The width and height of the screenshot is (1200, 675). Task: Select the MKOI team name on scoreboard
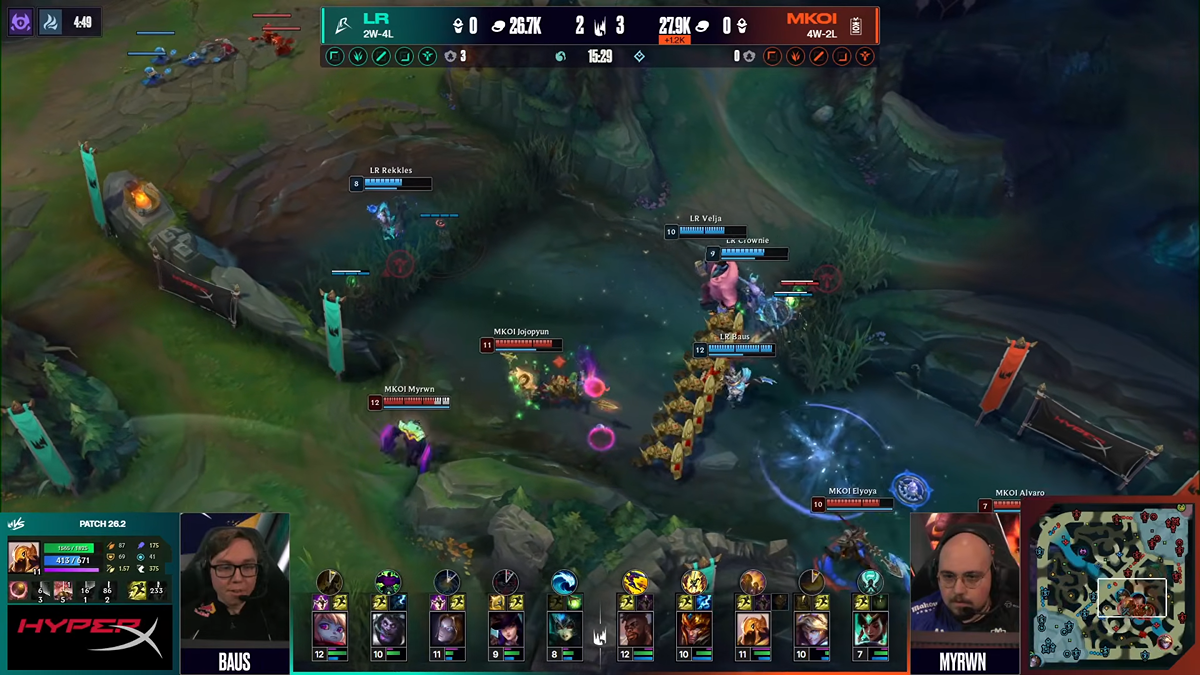(811, 18)
